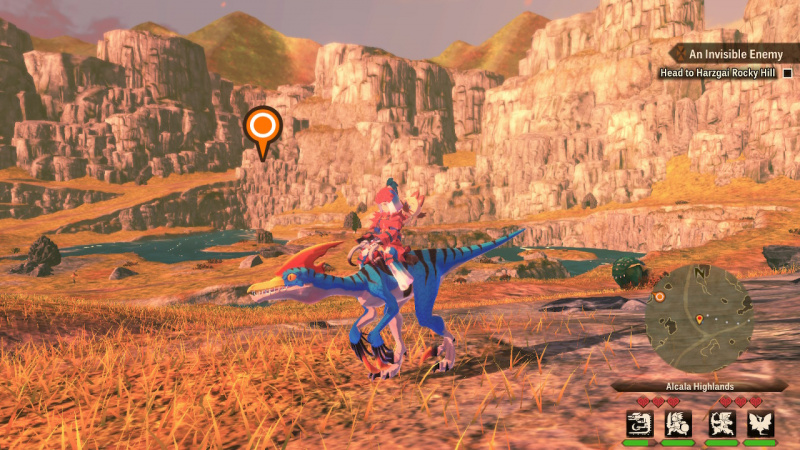Image resolution: width=800 pixels, height=450 pixels.
Task: Select the An Invisible Enemy quest banner
Action: tap(735, 53)
